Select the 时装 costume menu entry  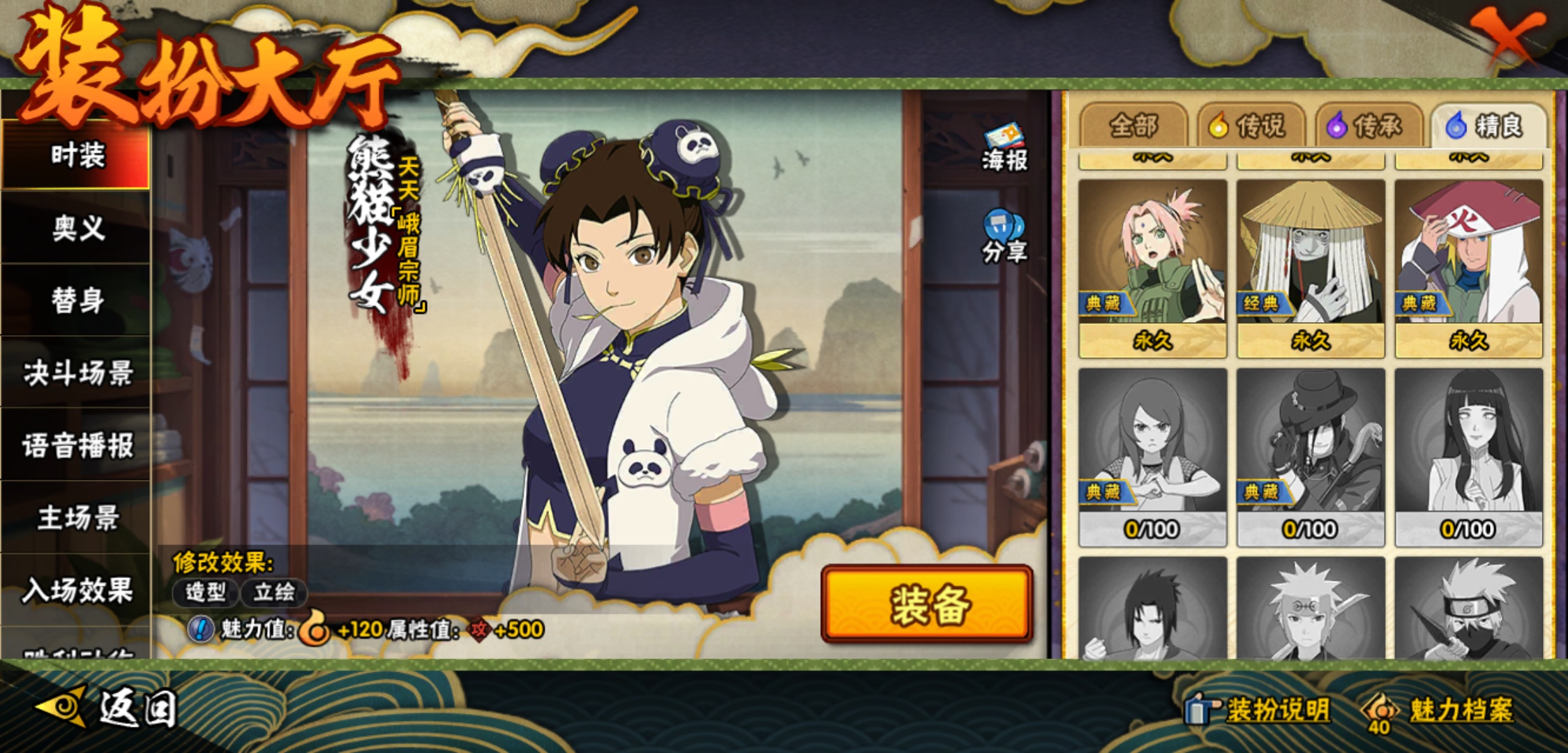(x=77, y=155)
